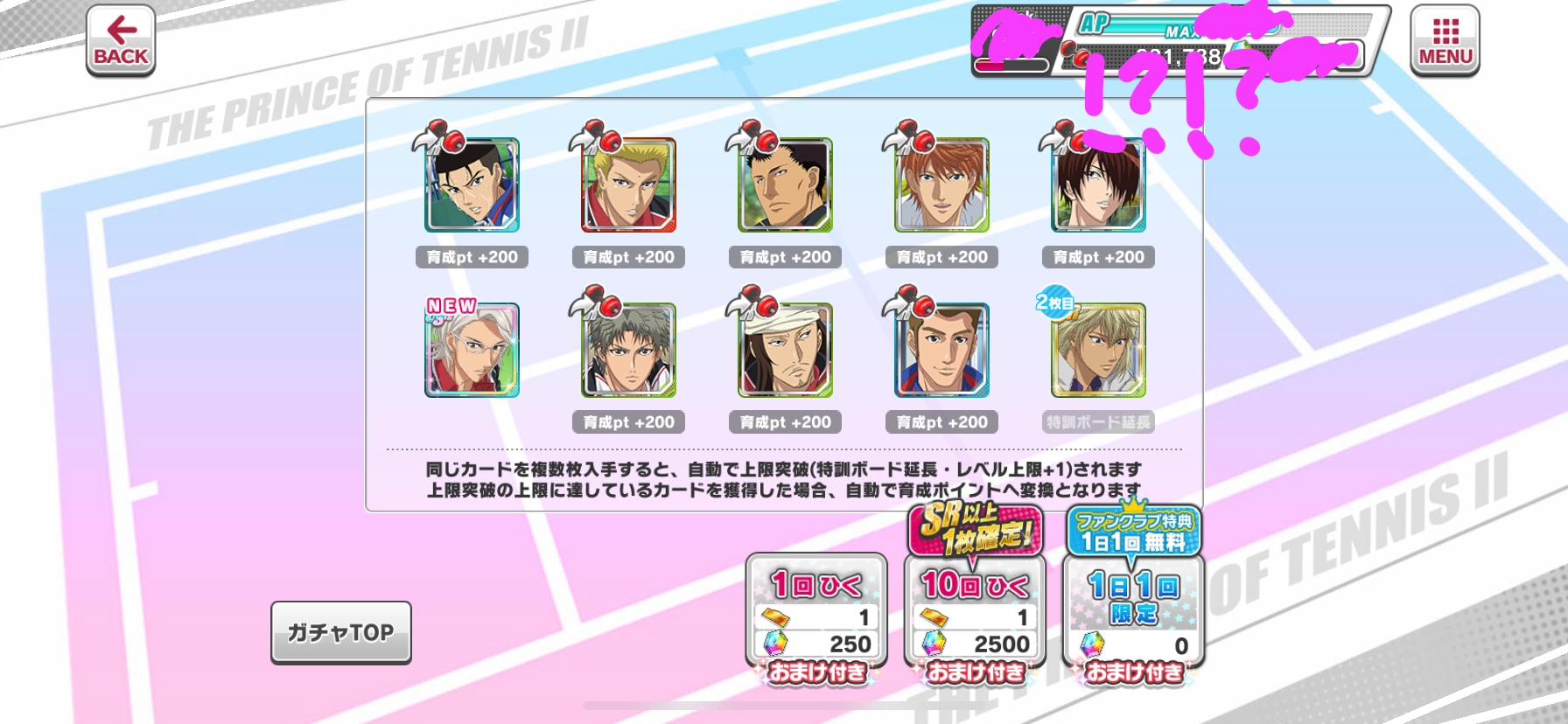Select the spiky blond-haired character card
This screenshot has height=724, width=1568.
point(628,184)
